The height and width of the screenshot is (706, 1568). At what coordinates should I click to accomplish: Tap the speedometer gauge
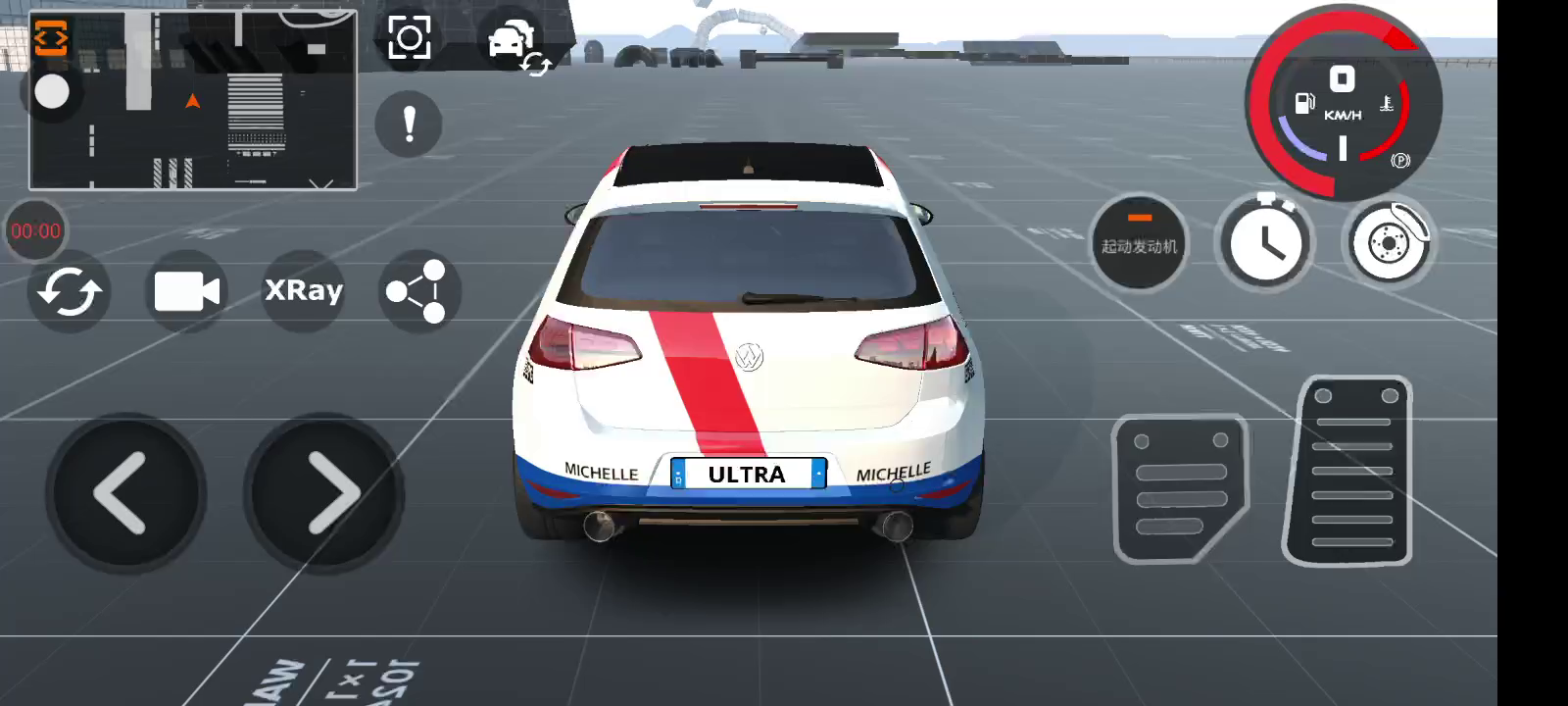pos(1343,103)
